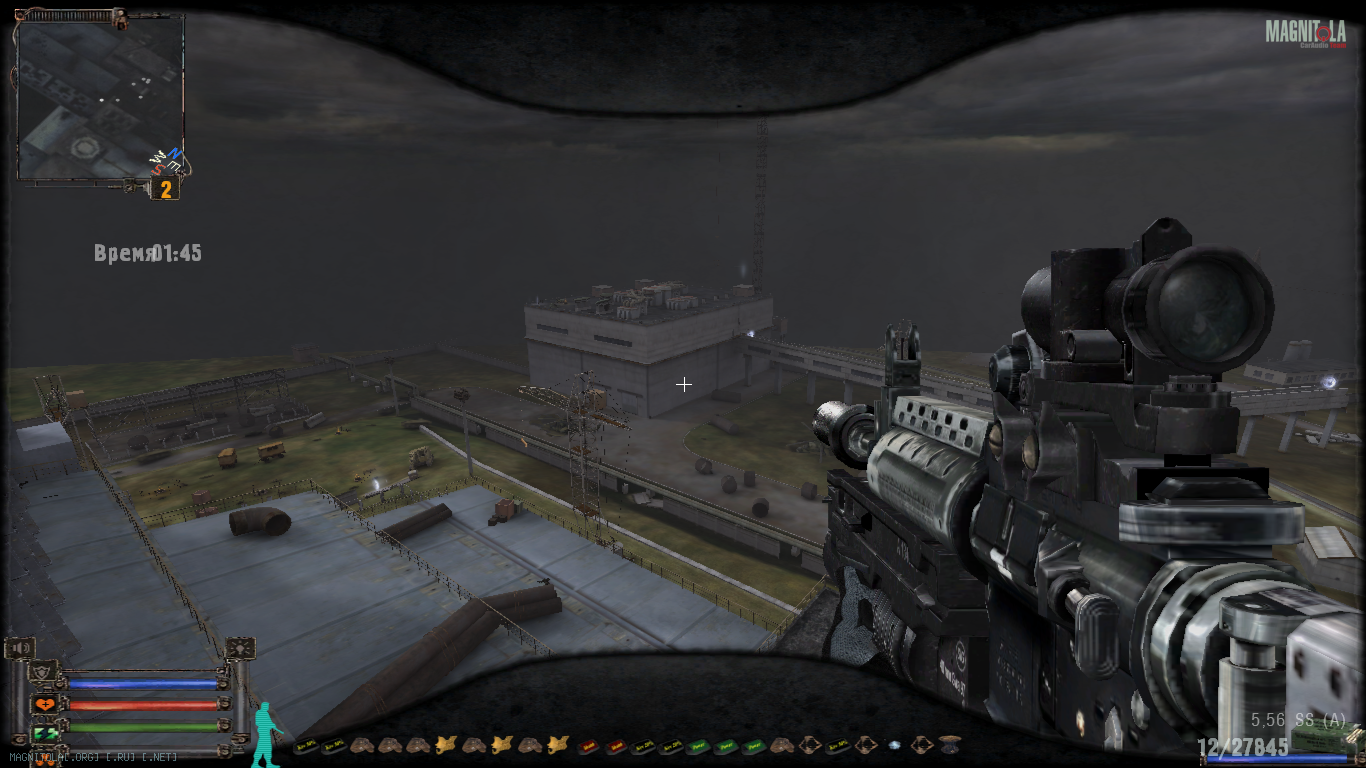Select the shield armor icon
The width and height of the screenshot is (1366, 768).
coord(43,672)
